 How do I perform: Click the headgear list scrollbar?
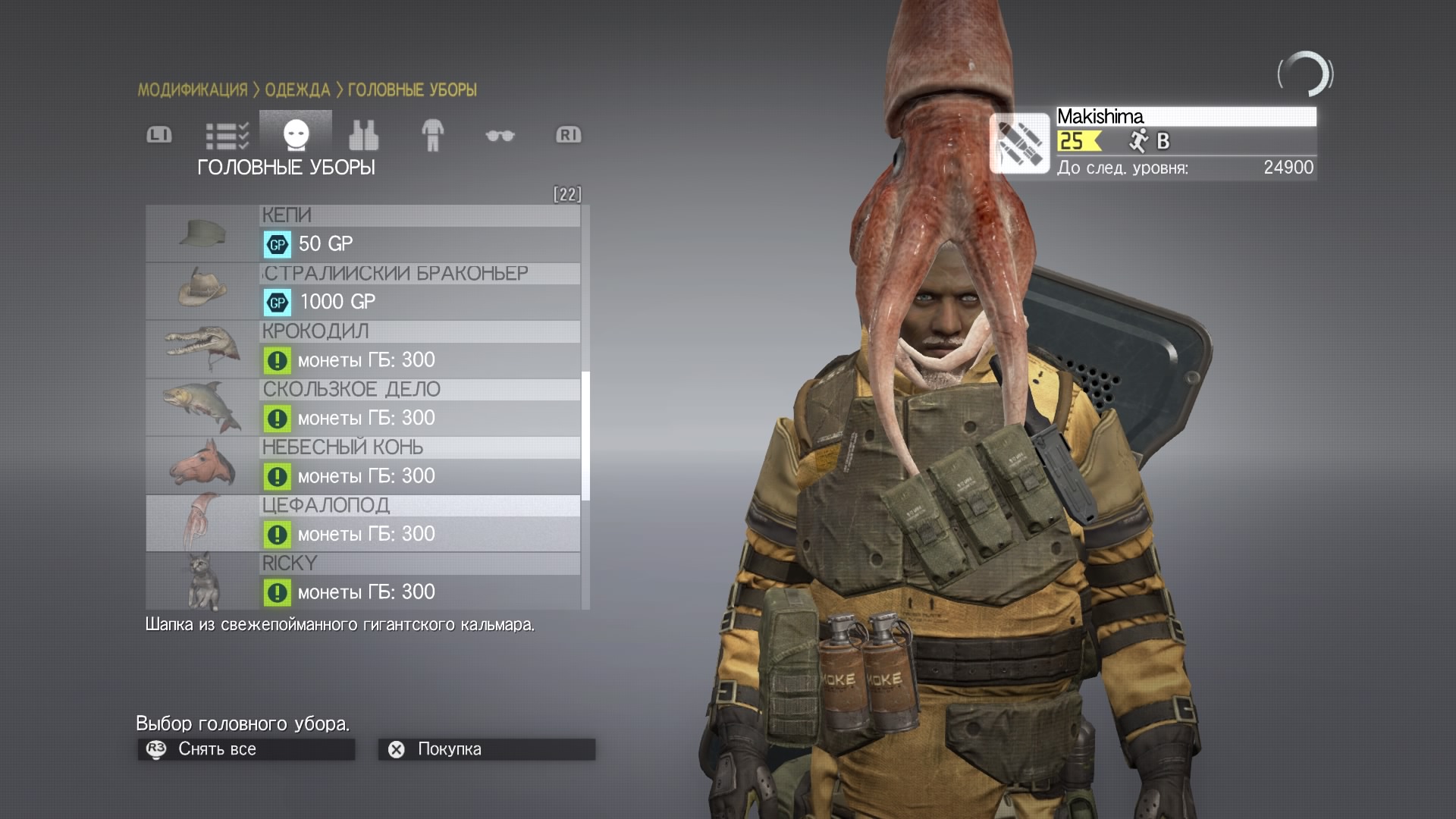tap(585, 435)
